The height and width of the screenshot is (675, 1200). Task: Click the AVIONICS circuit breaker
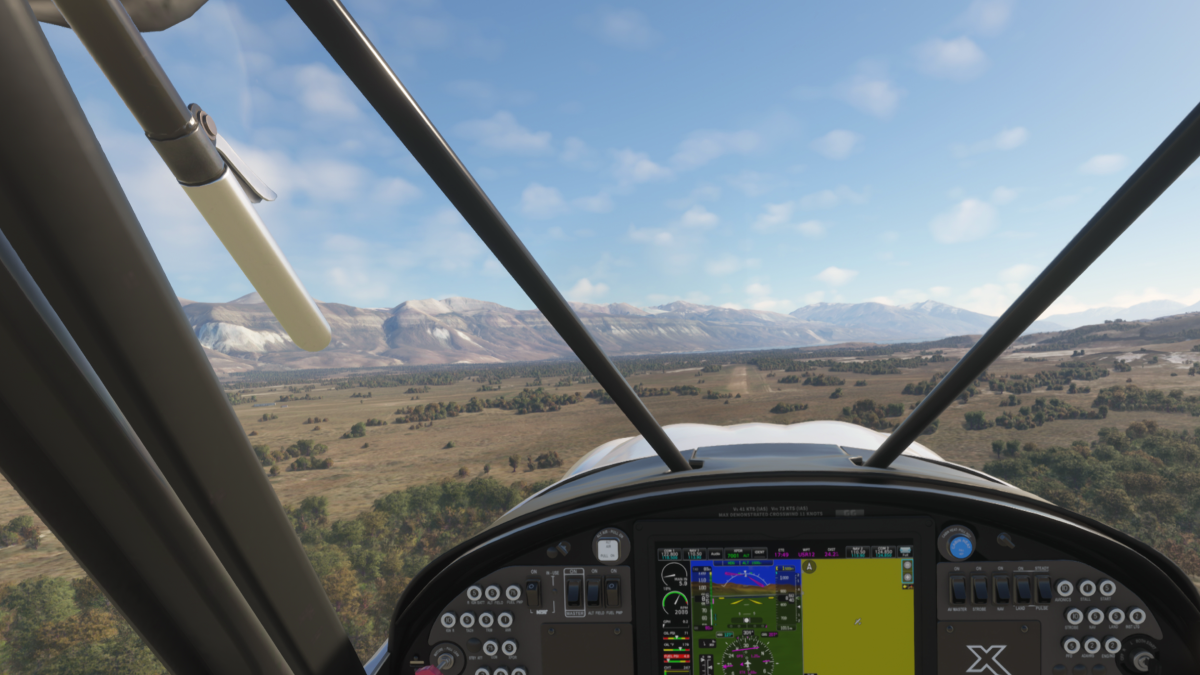(x=1066, y=589)
